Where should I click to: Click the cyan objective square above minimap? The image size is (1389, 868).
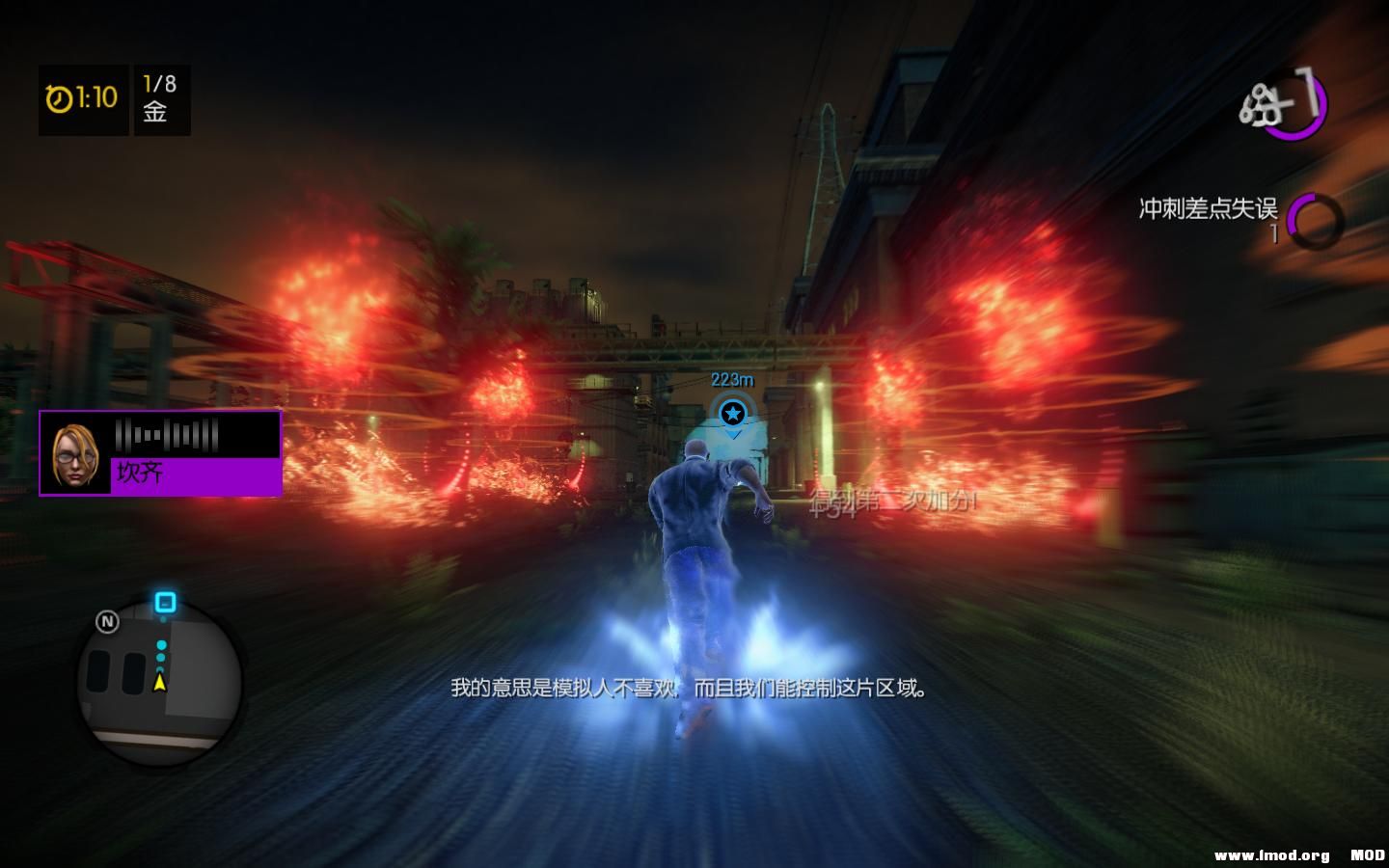(164, 602)
